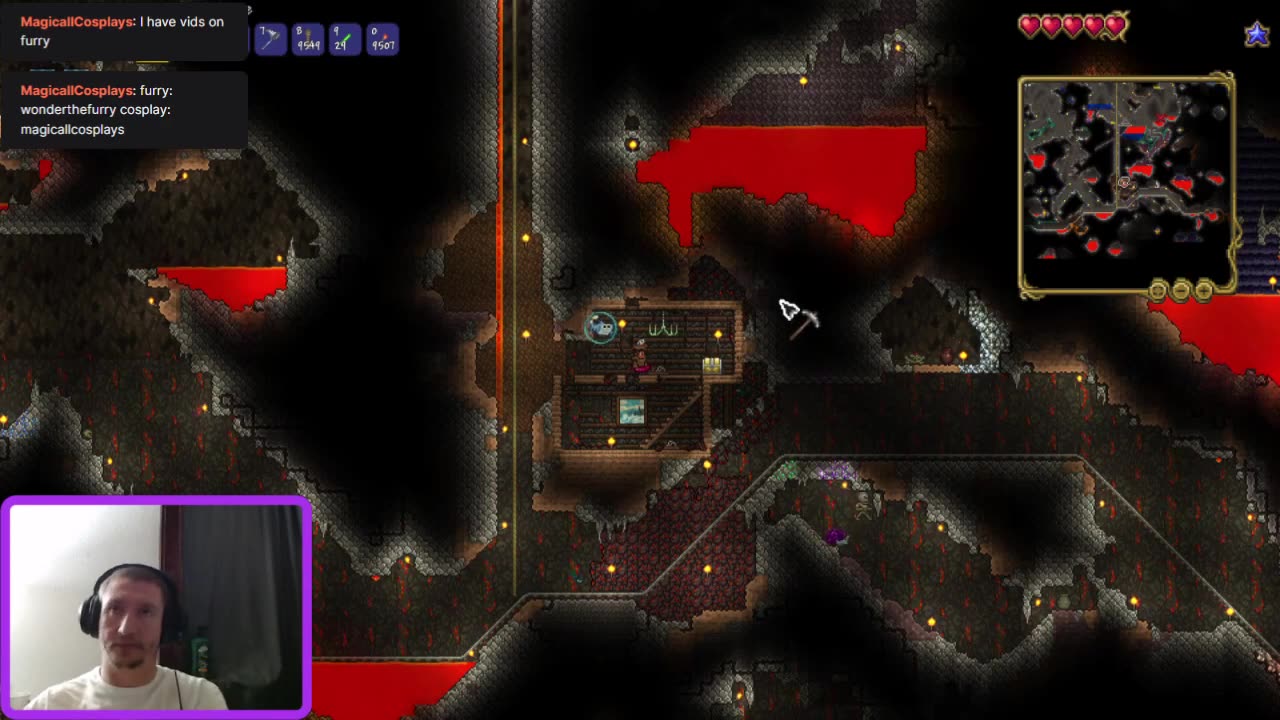Select the flare in hotbar slot 0
1280x720 pixels.
383,39
